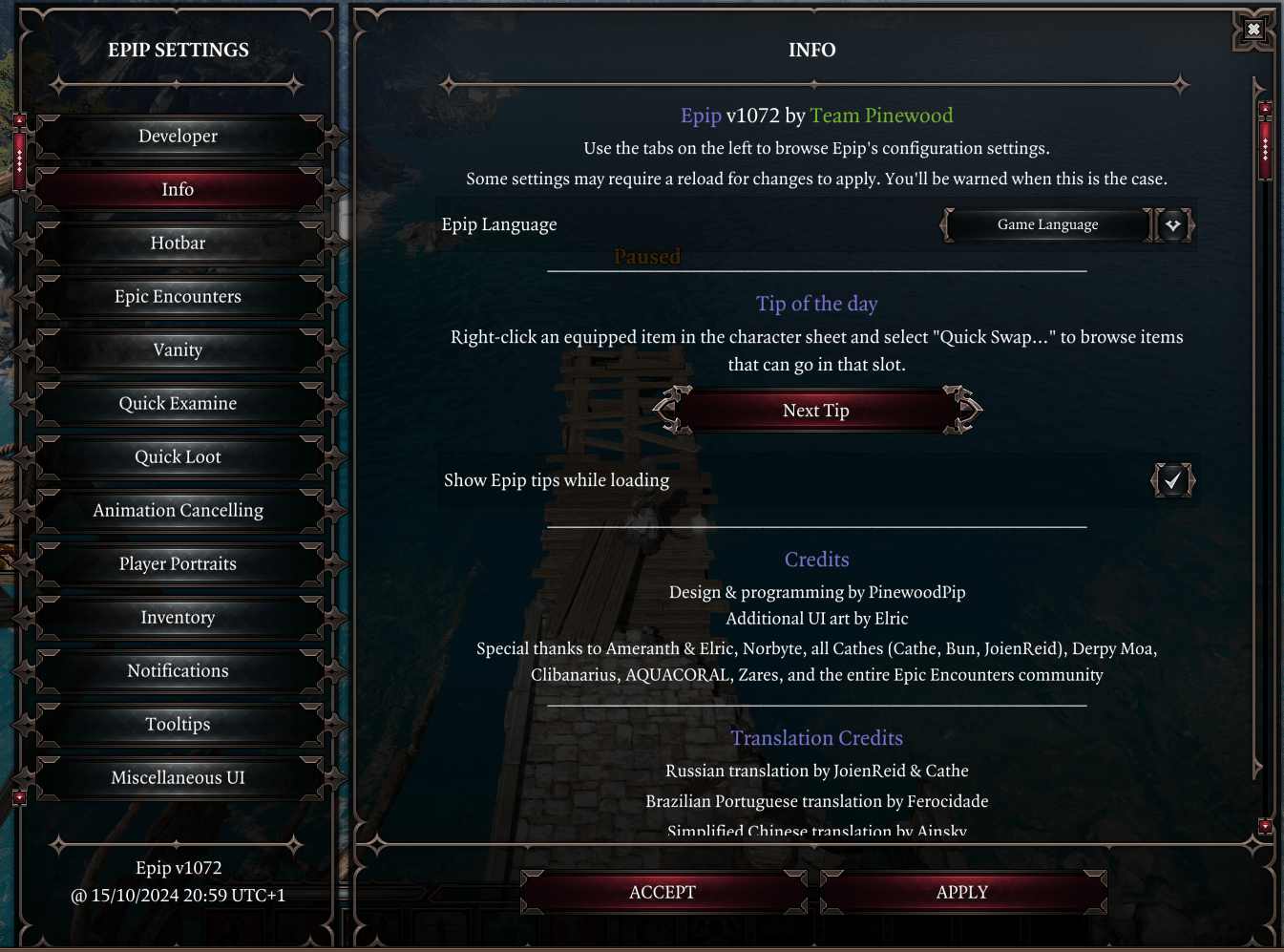Close the Epip settings window
This screenshot has height=952, width=1284.
click(x=1253, y=30)
